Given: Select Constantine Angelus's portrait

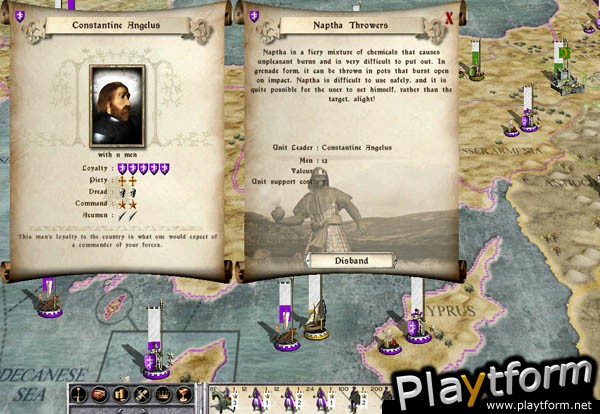Looking at the screenshot, I should point(118,106).
